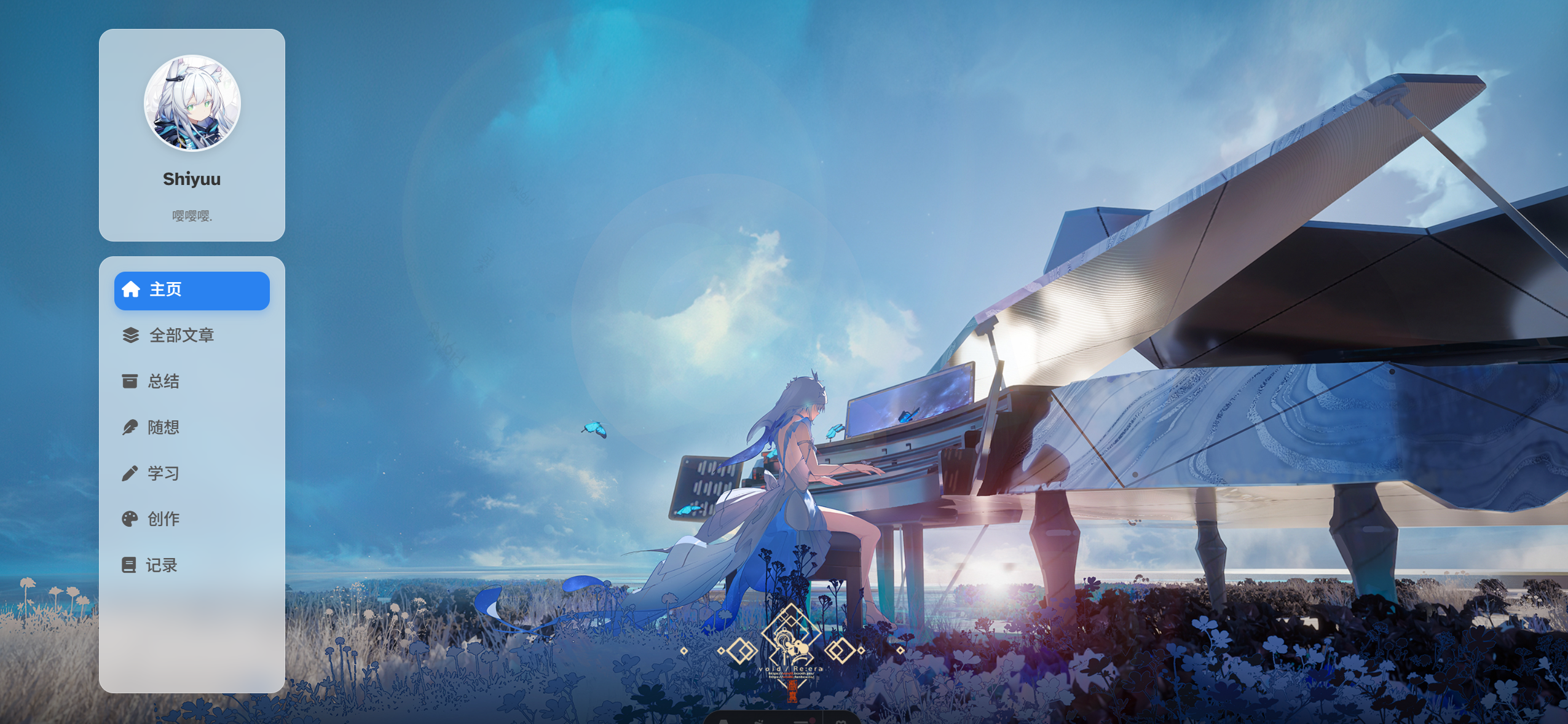Select 全部文章 in the sidebar
This screenshot has width=1568, height=724.
point(181,336)
